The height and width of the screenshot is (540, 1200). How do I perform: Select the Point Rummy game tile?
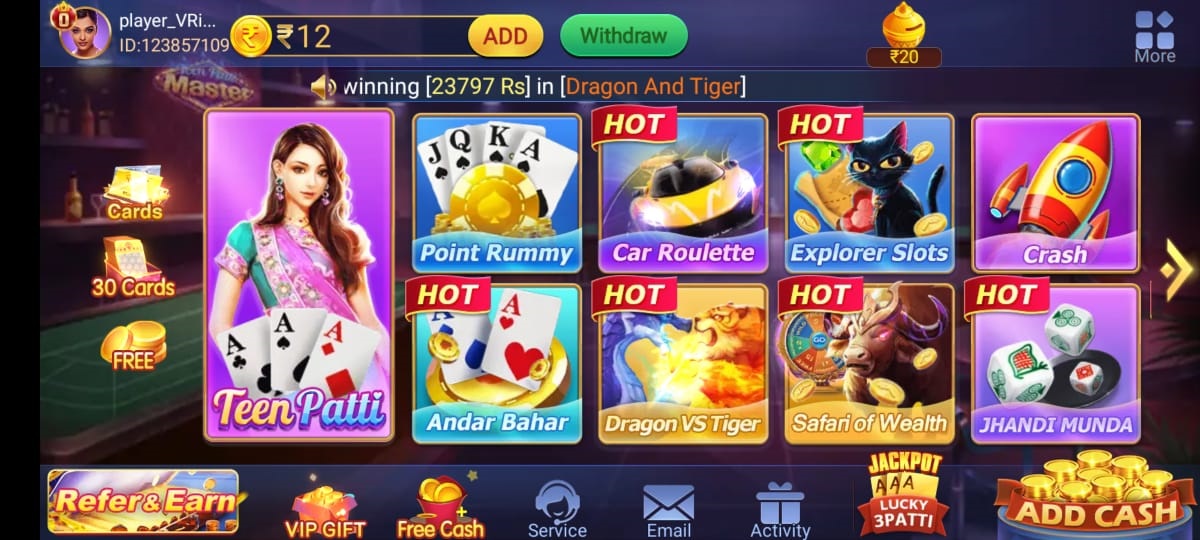497,193
